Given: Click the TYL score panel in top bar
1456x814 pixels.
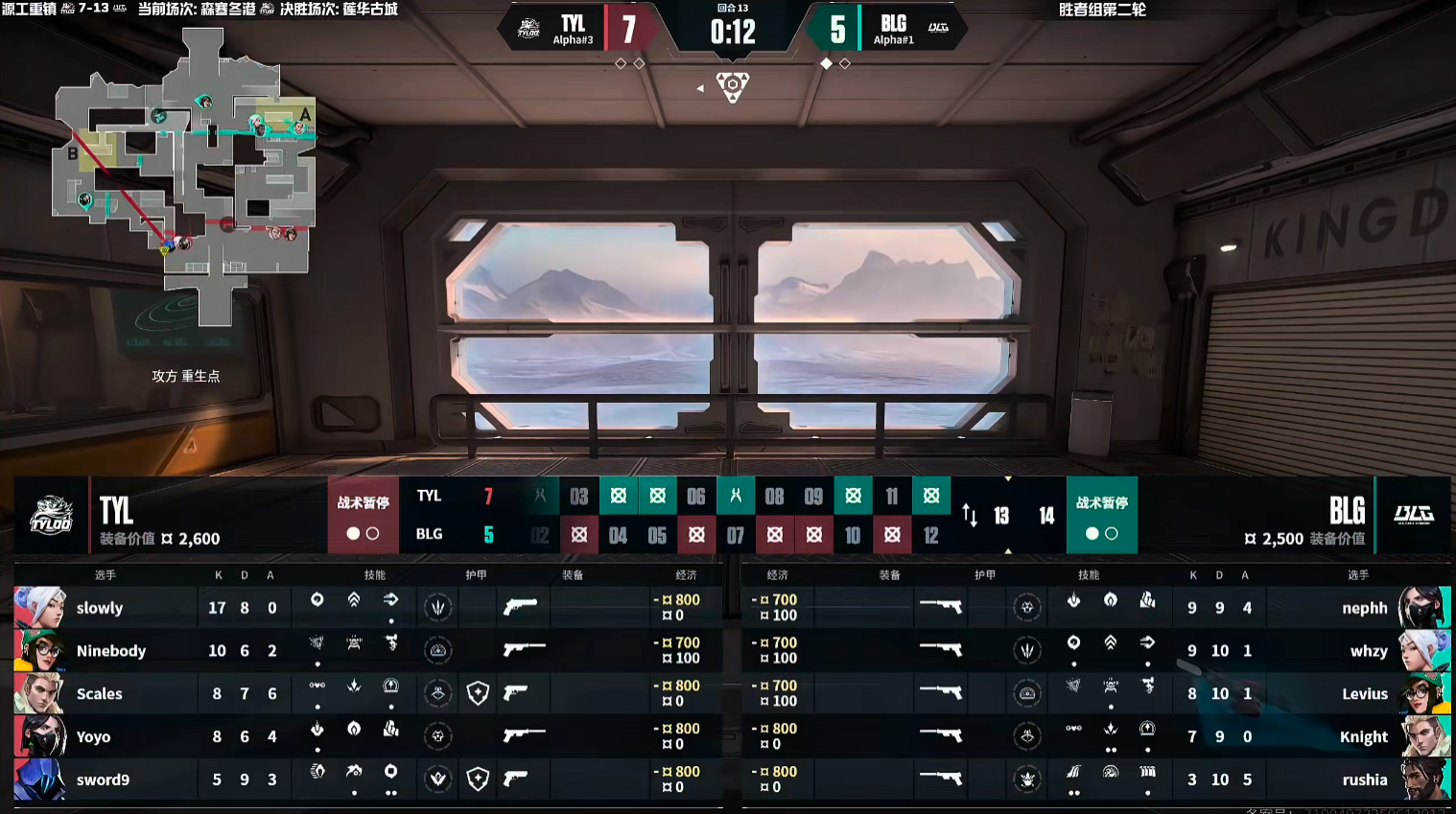Looking at the screenshot, I should click(x=585, y=30).
